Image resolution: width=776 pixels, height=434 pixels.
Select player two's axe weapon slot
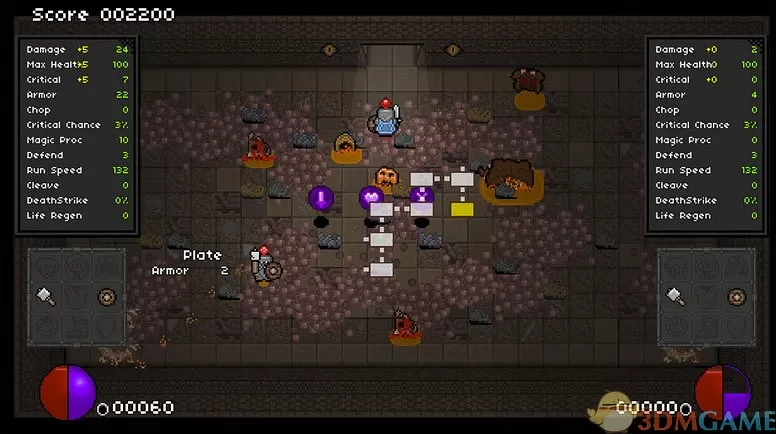[675, 296]
